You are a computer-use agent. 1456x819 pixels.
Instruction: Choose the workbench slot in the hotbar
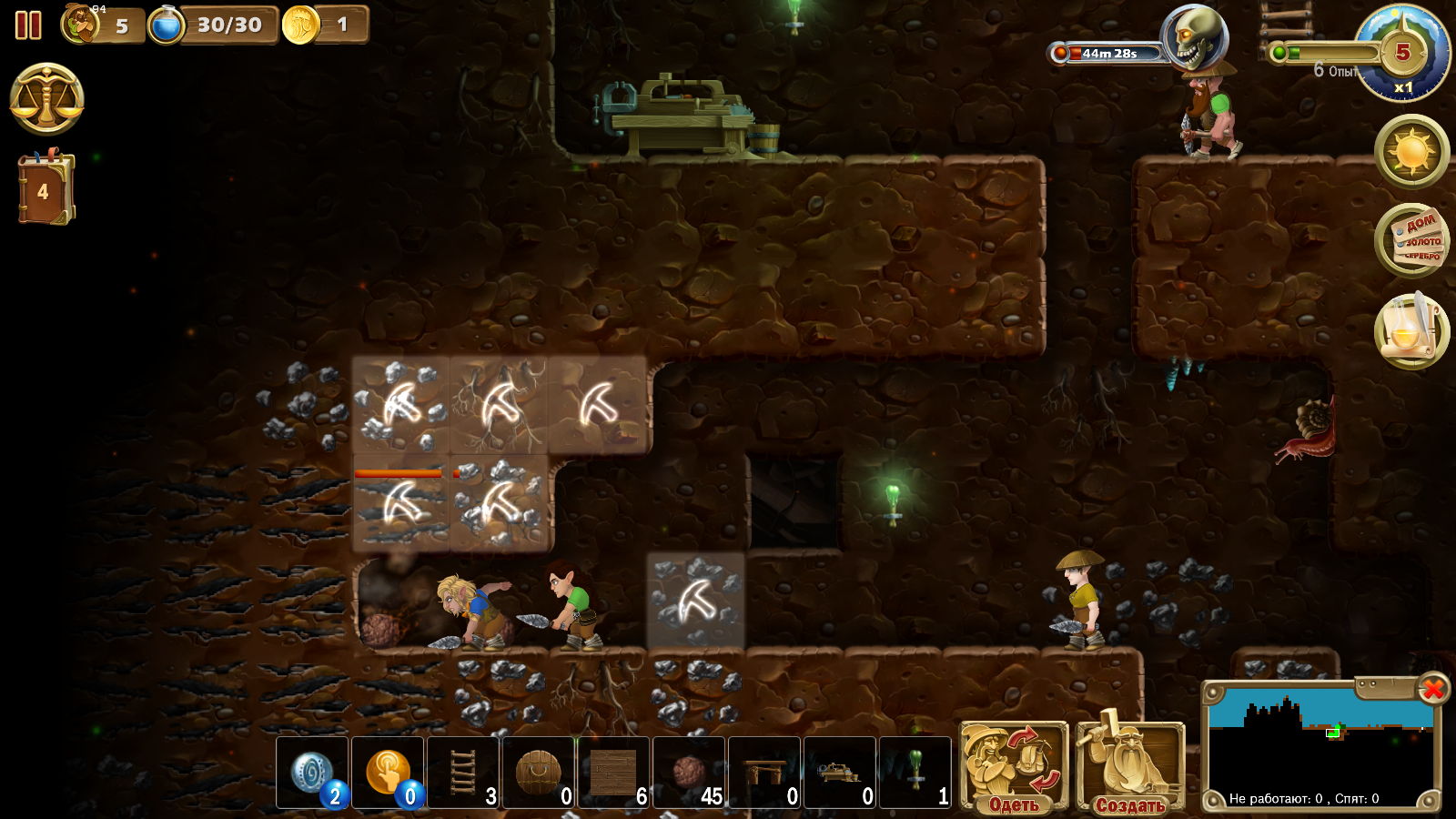tap(840, 773)
